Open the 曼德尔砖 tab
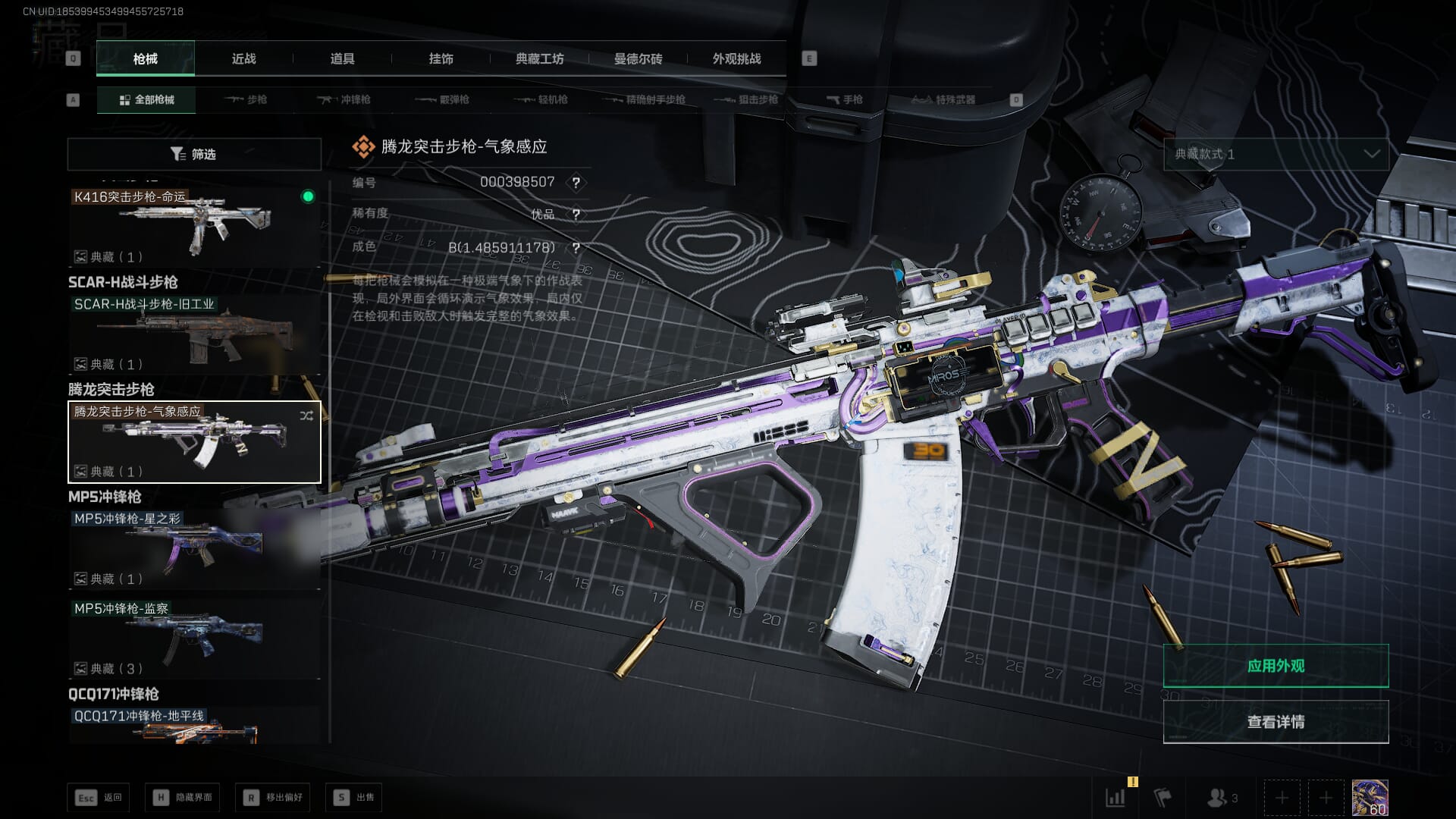 (x=638, y=58)
